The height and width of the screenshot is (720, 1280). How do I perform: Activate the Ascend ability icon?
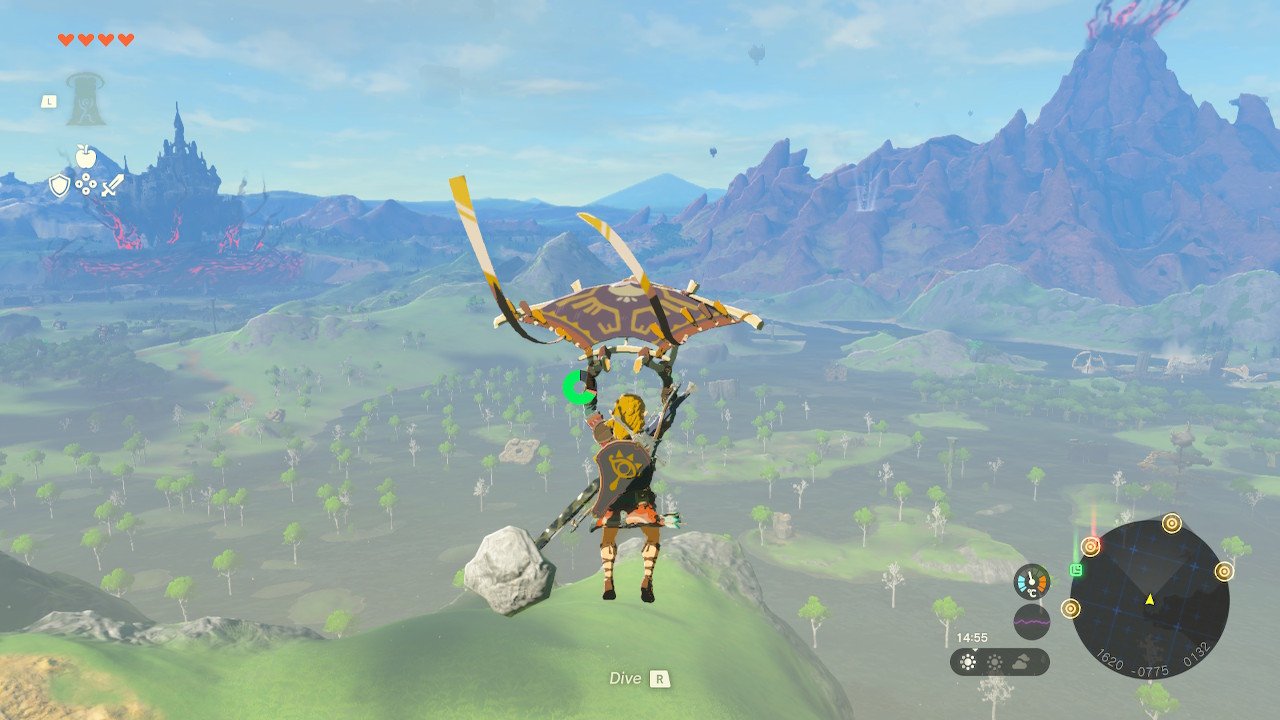click(x=86, y=100)
